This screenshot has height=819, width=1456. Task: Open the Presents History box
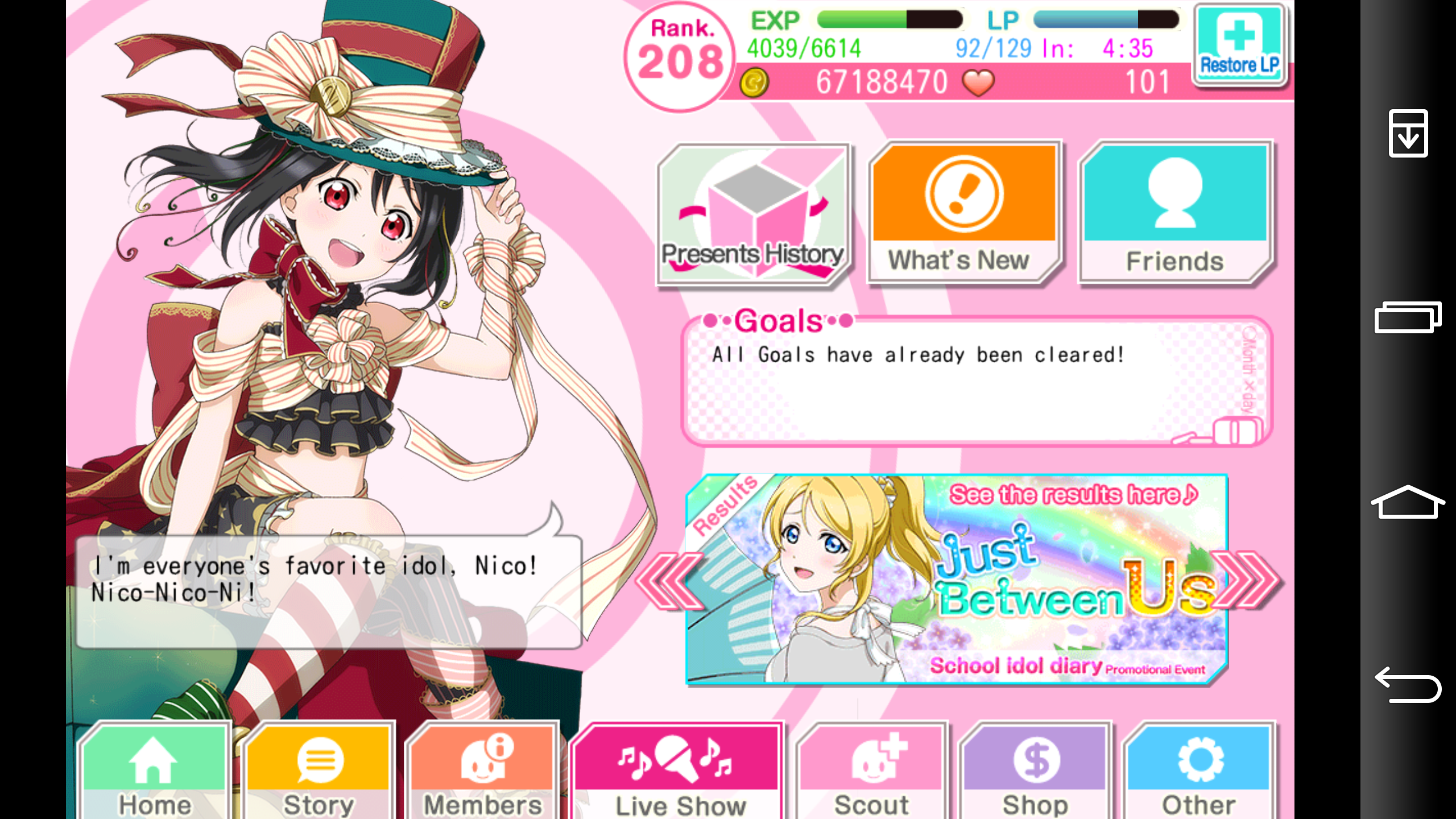[x=751, y=216]
